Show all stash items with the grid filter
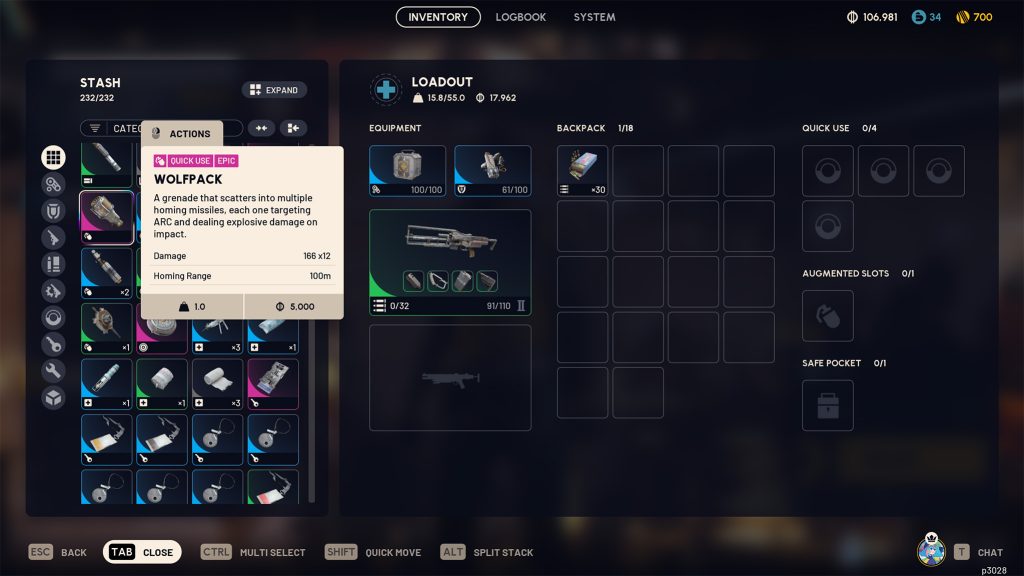This screenshot has width=1024, height=576. point(53,157)
